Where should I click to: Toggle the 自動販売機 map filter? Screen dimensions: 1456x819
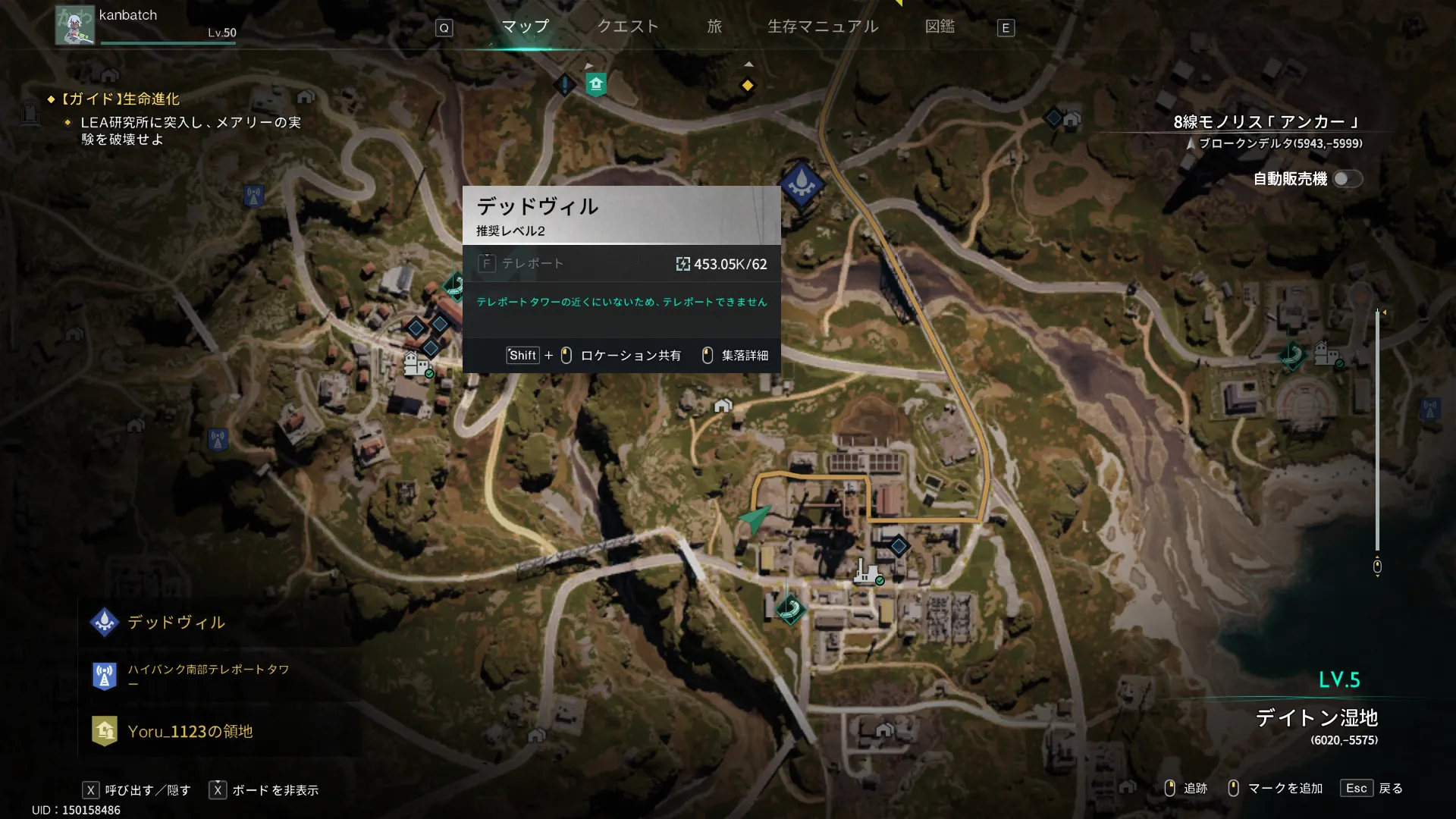(x=1347, y=179)
